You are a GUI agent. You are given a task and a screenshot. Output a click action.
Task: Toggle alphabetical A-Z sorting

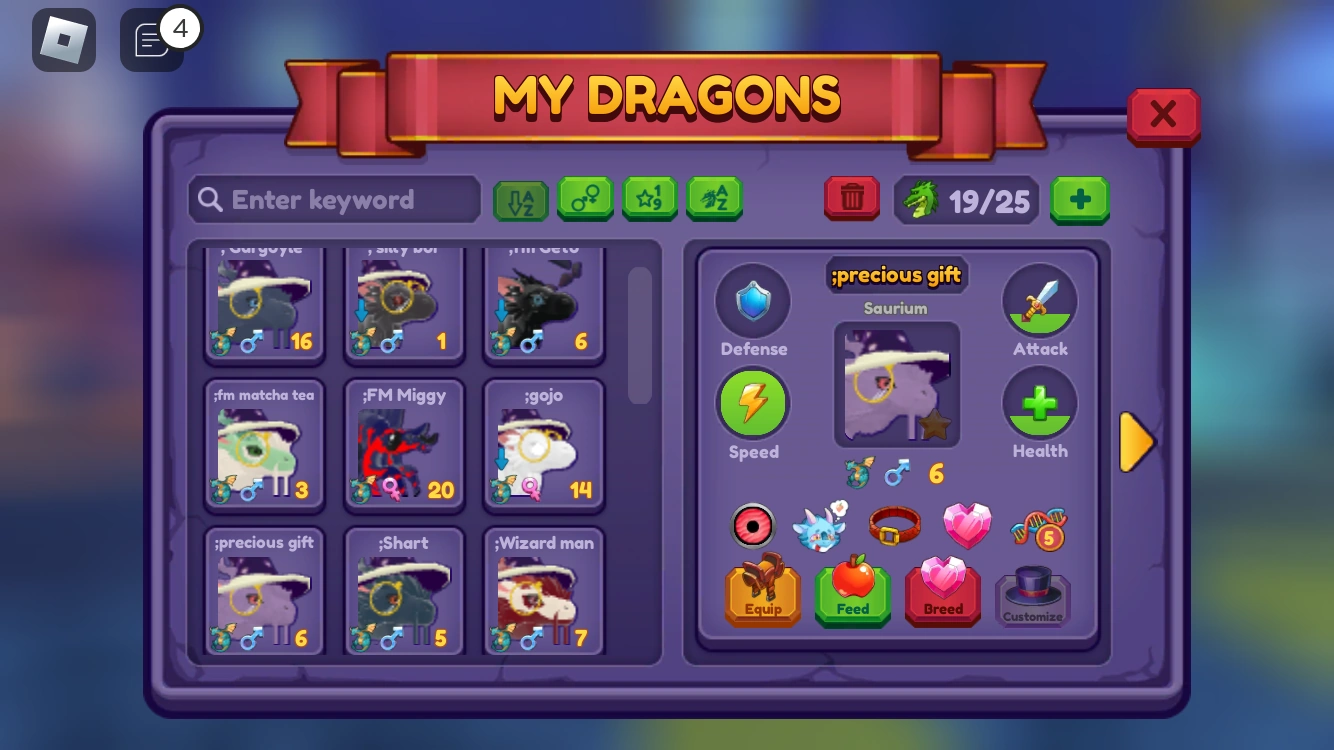coord(520,199)
